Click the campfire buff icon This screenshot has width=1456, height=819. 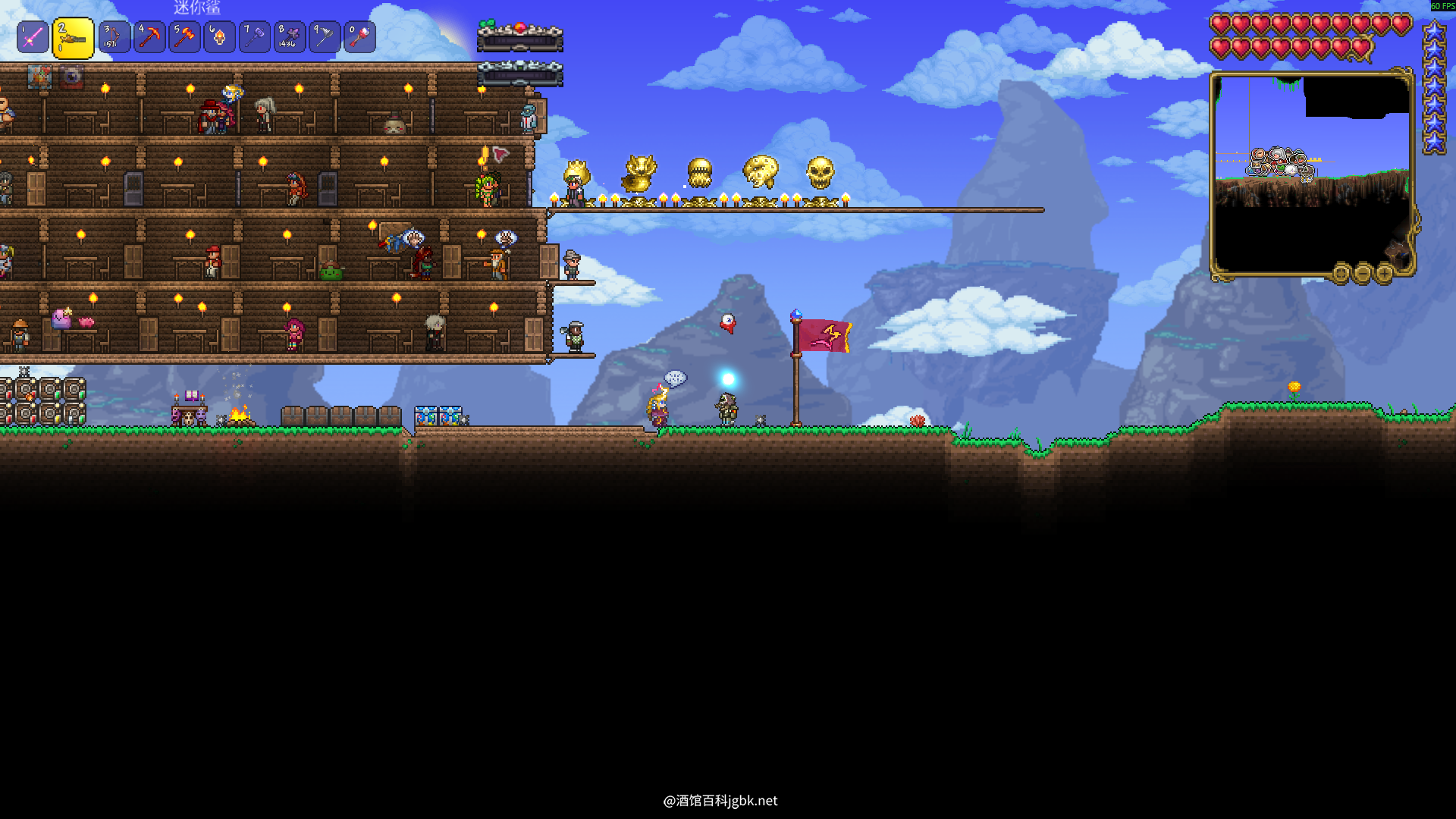pyautogui.click(x=39, y=77)
